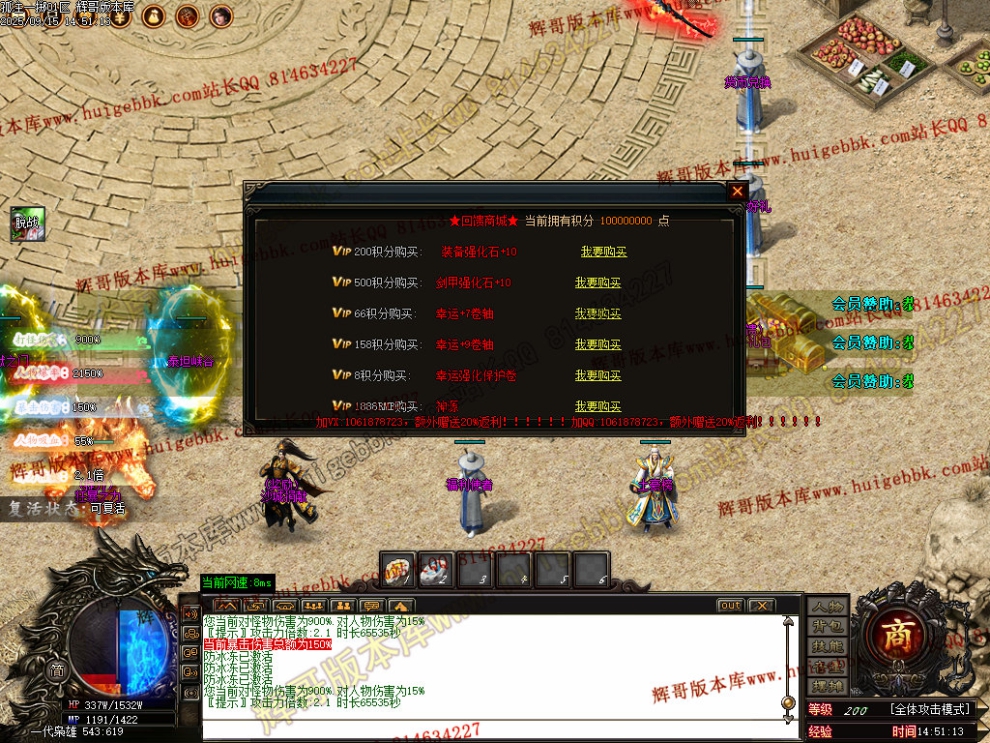Click the 'out' button above chat

tap(730, 606)
